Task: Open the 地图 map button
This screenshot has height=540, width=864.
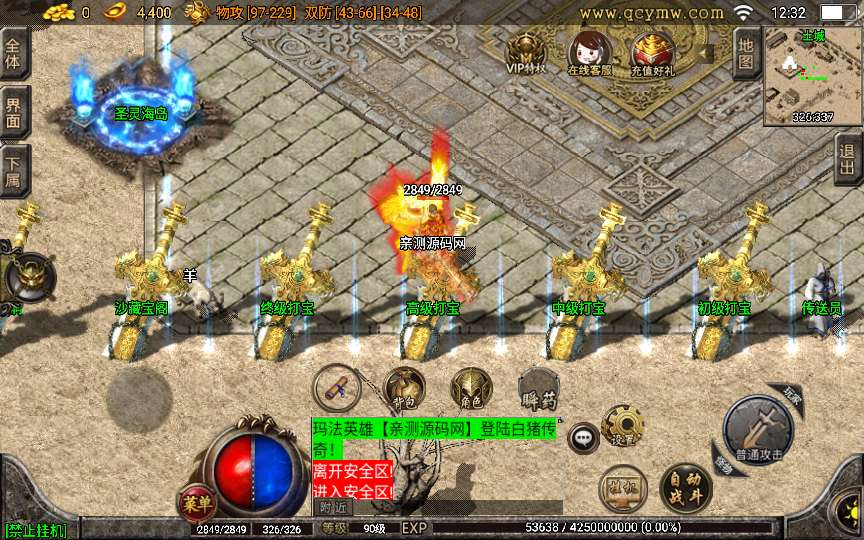Action: pos(746,53)
